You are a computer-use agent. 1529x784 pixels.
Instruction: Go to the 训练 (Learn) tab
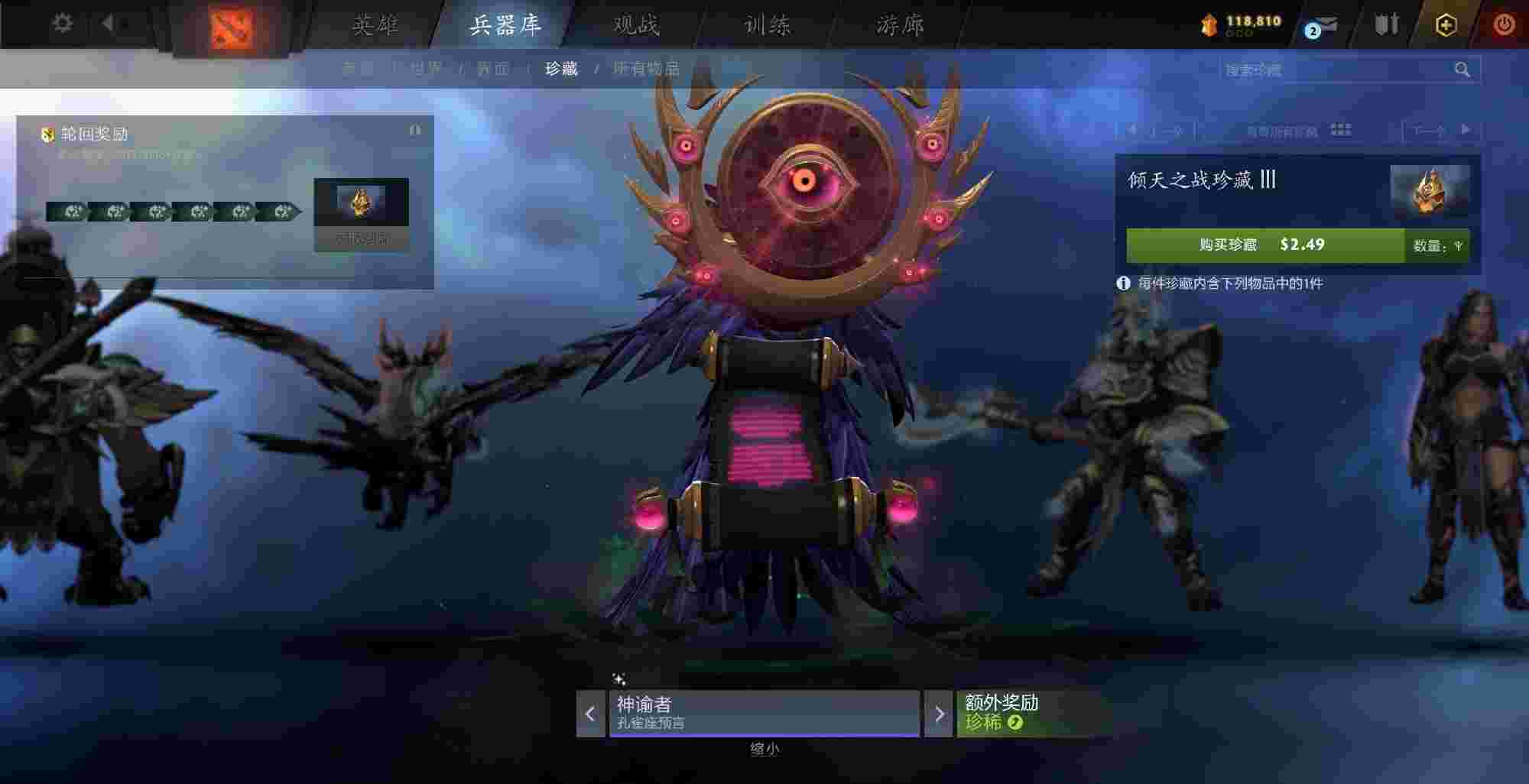pos(768,25)
